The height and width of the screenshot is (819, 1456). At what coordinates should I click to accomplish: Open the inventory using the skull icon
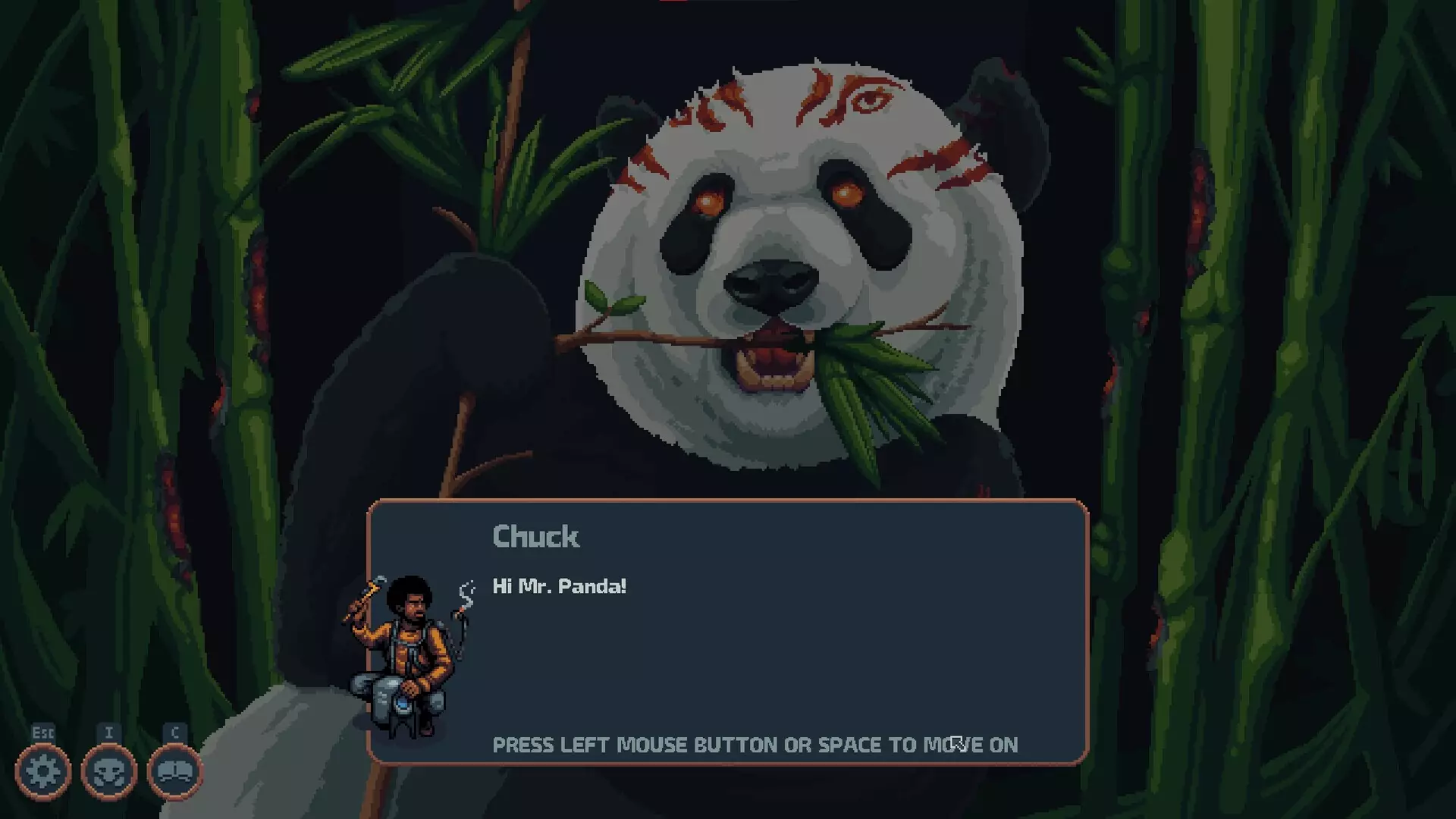pyautogui.click(x=108, y=772)
